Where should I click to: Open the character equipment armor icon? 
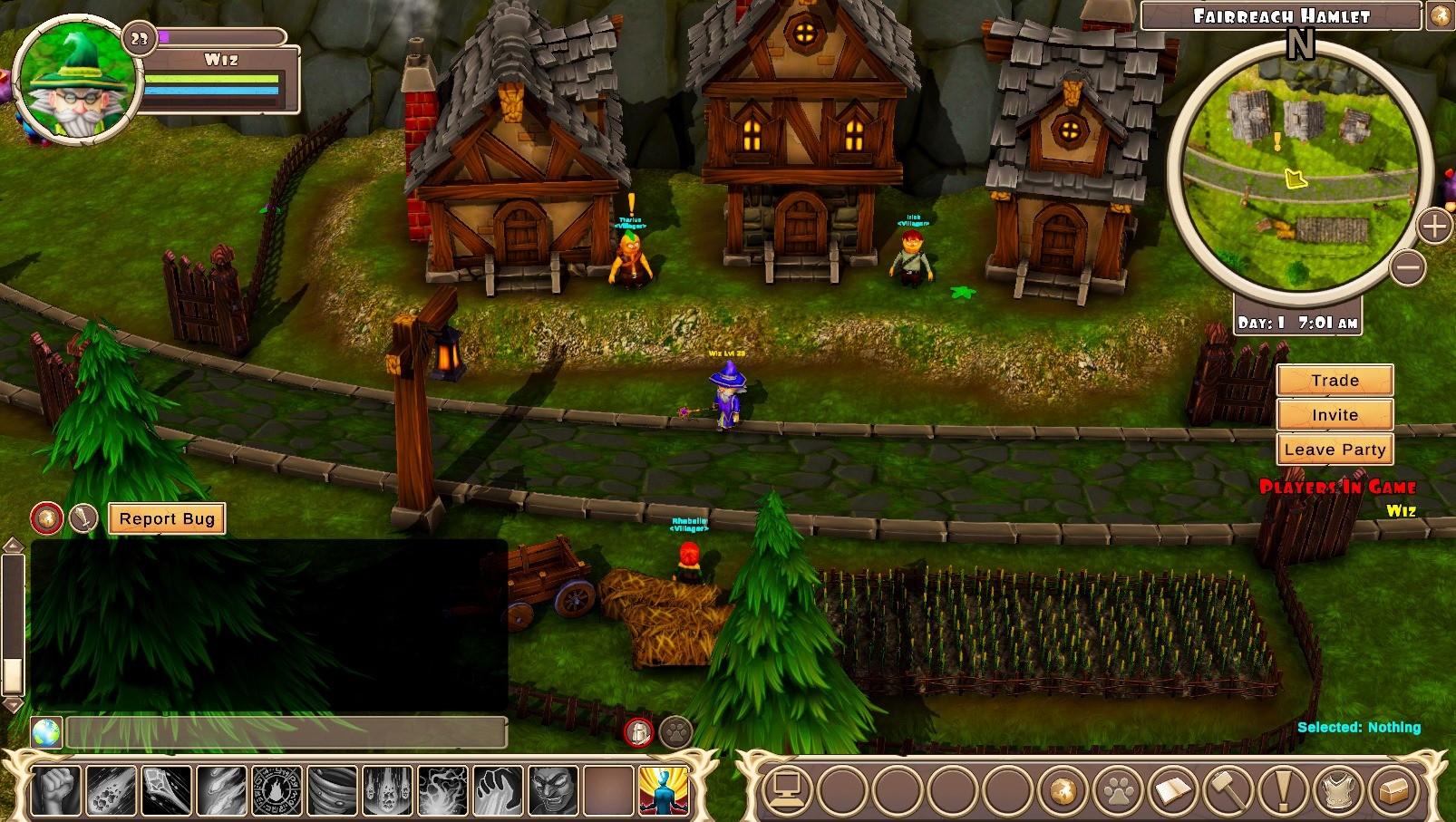[x=1339, y=789]
